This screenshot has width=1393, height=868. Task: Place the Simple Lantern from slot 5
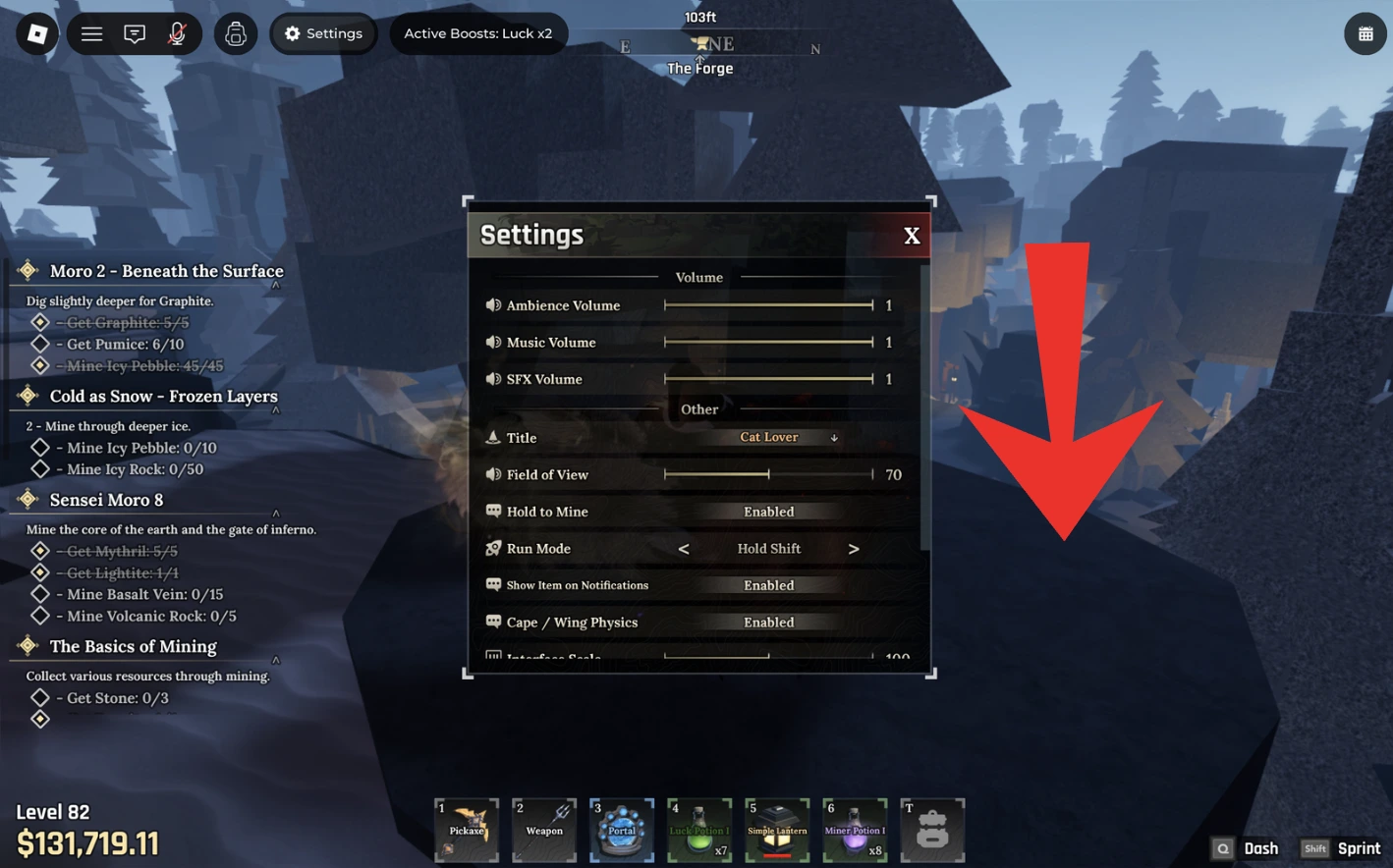click(x=776, y=830)
